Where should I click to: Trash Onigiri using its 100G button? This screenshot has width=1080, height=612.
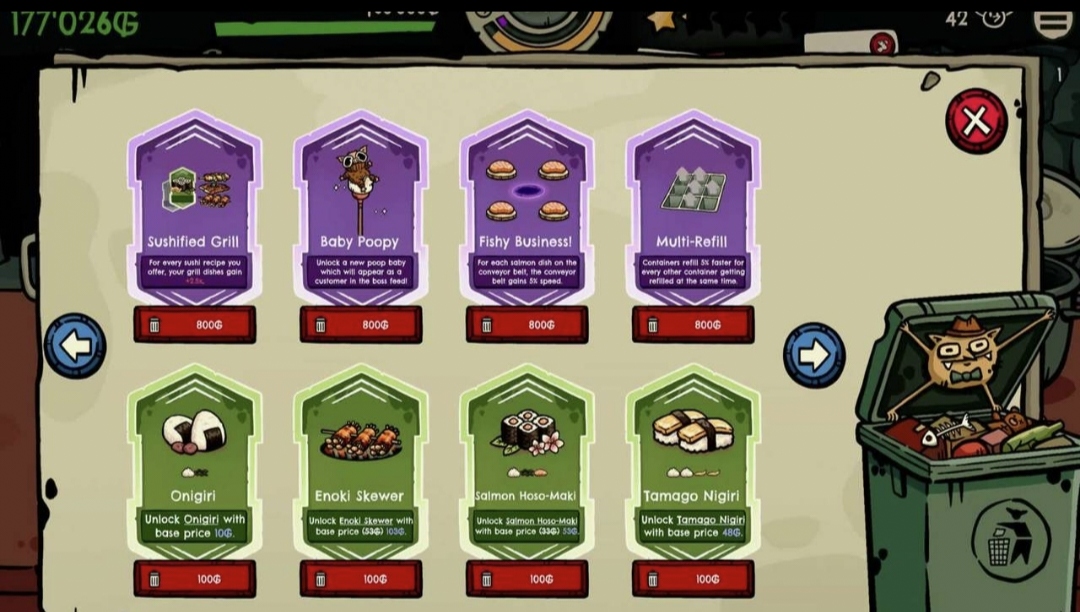pyautogui.click(x=195, y=578)
